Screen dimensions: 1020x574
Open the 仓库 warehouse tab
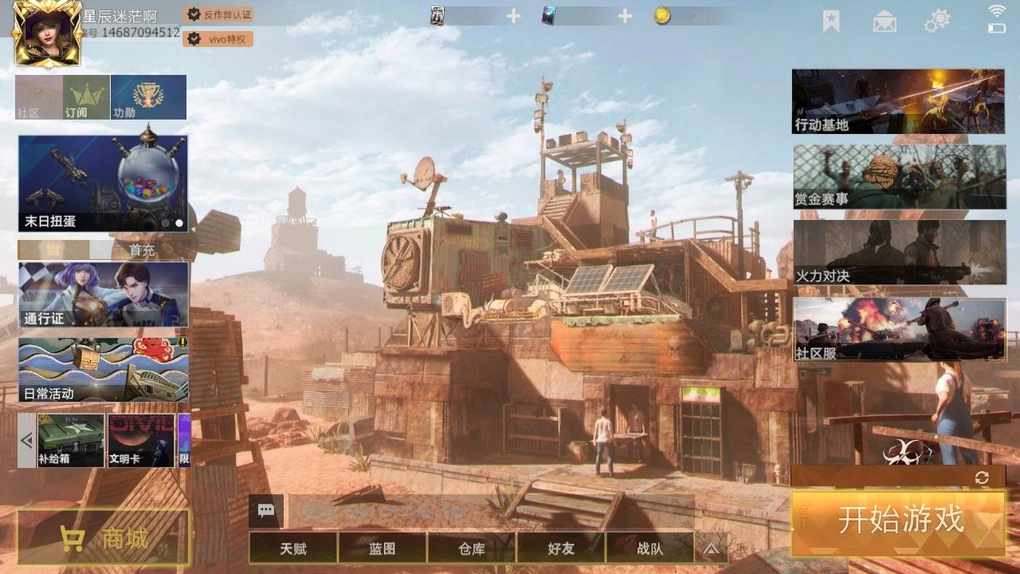tap(471, 548)
